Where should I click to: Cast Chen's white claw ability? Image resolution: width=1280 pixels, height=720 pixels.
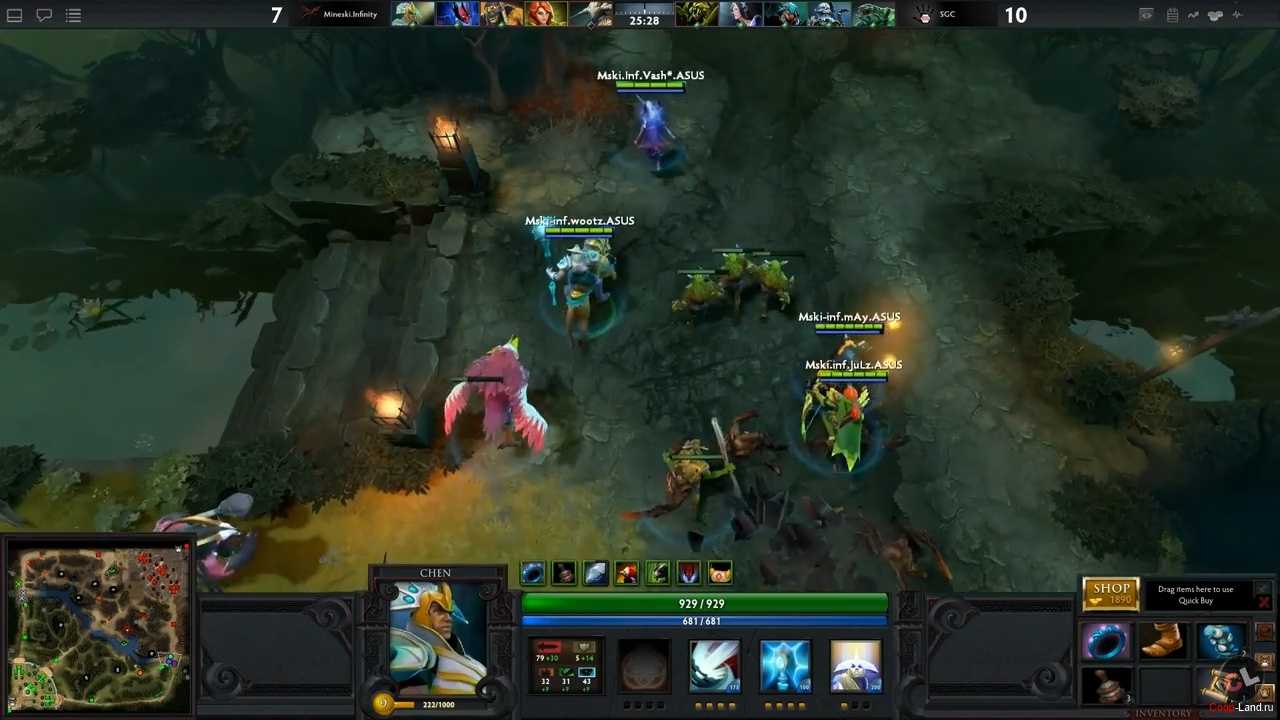tap(714, 666)
